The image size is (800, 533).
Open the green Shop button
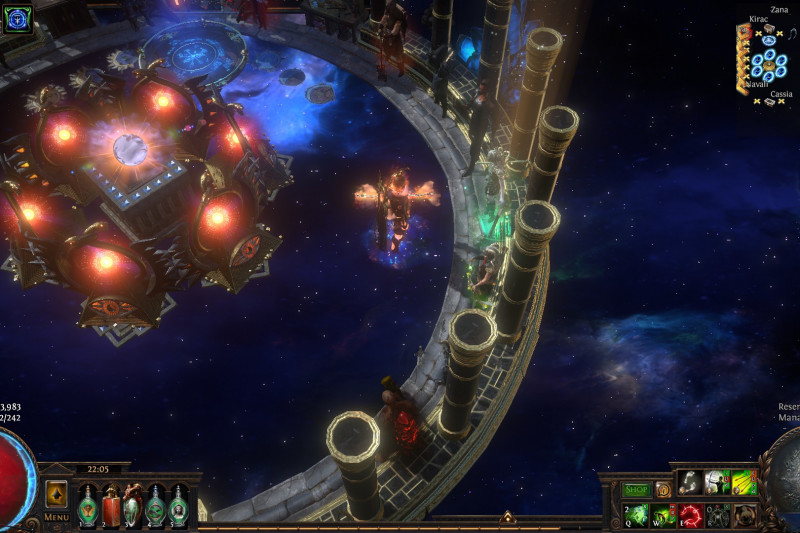pos(636,490)
